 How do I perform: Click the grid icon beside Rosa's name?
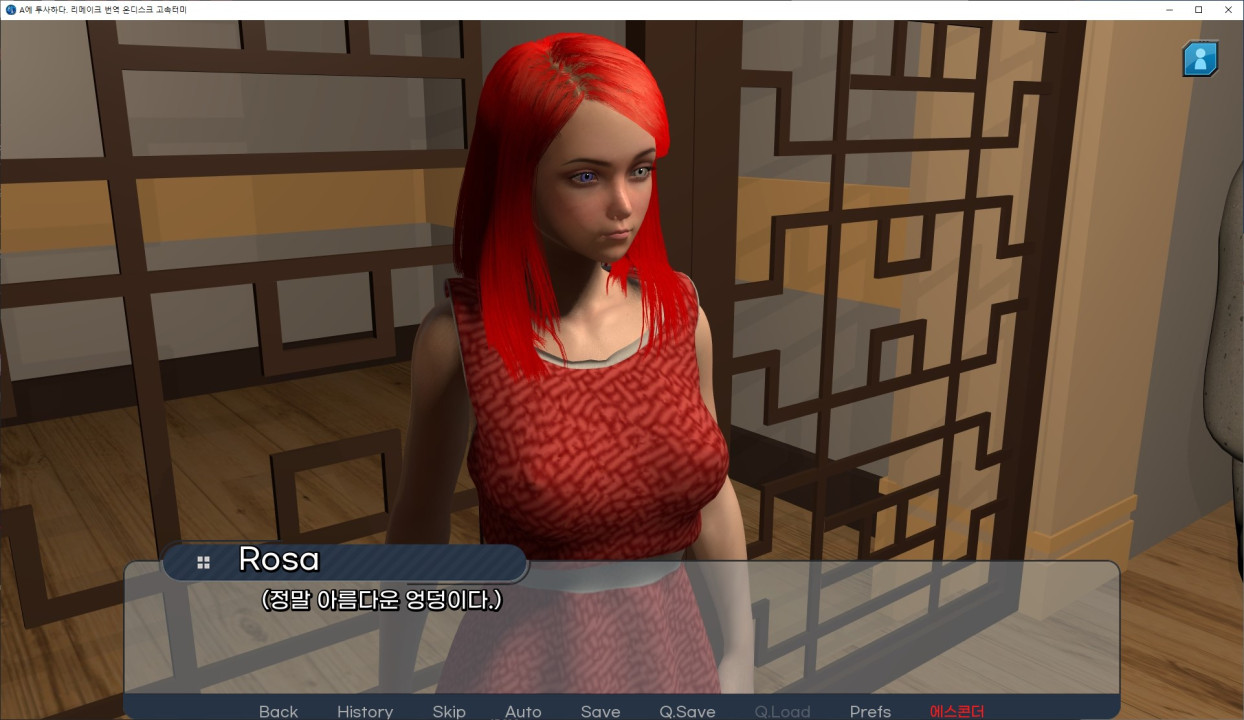tap(204, 563)
